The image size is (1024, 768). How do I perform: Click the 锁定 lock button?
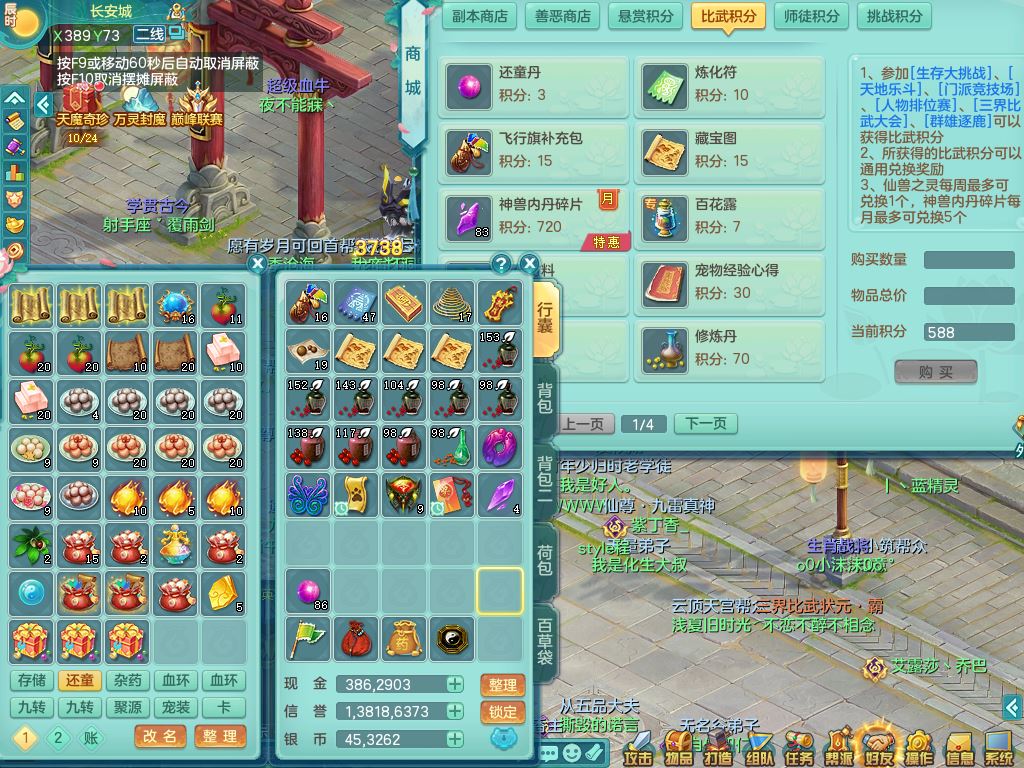click(502, 712)
